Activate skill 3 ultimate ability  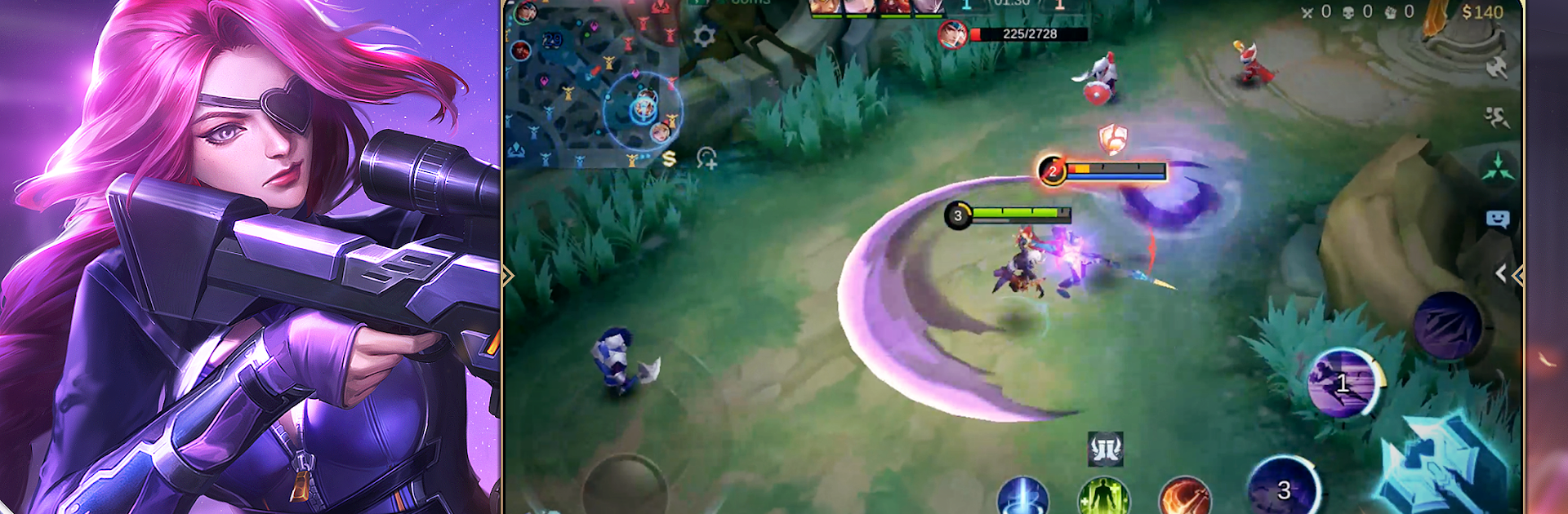pyautogui.click(x=1283, y=490)
